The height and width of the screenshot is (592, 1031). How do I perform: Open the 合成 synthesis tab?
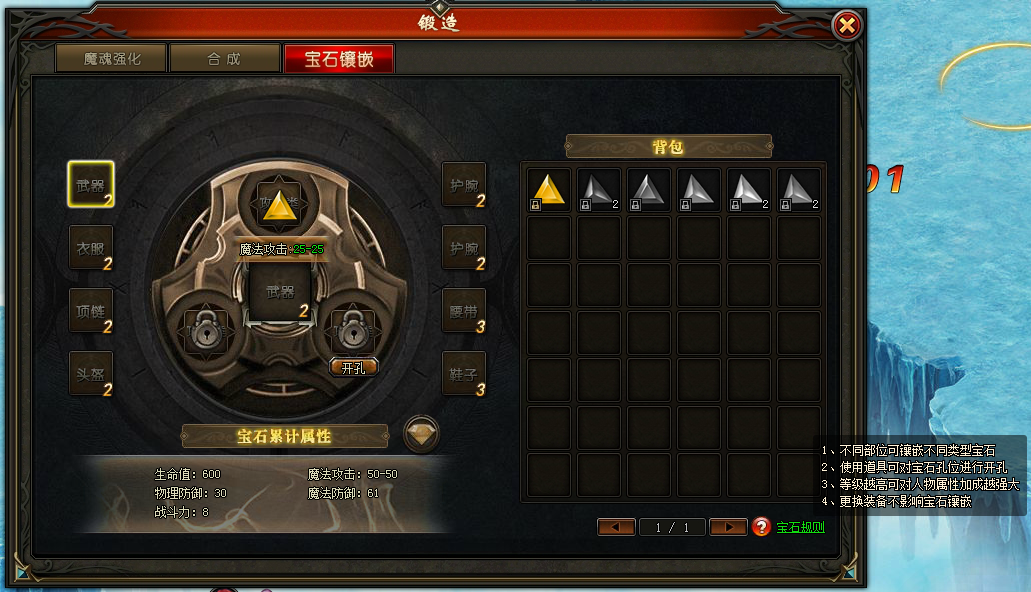[224, 59]
